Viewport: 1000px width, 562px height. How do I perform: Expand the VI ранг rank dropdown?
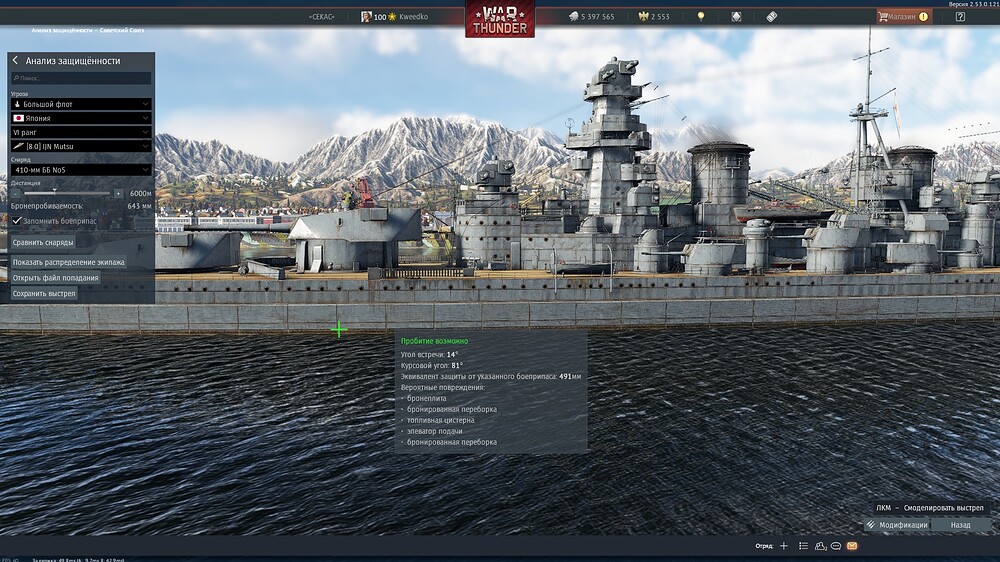point(81,132)
